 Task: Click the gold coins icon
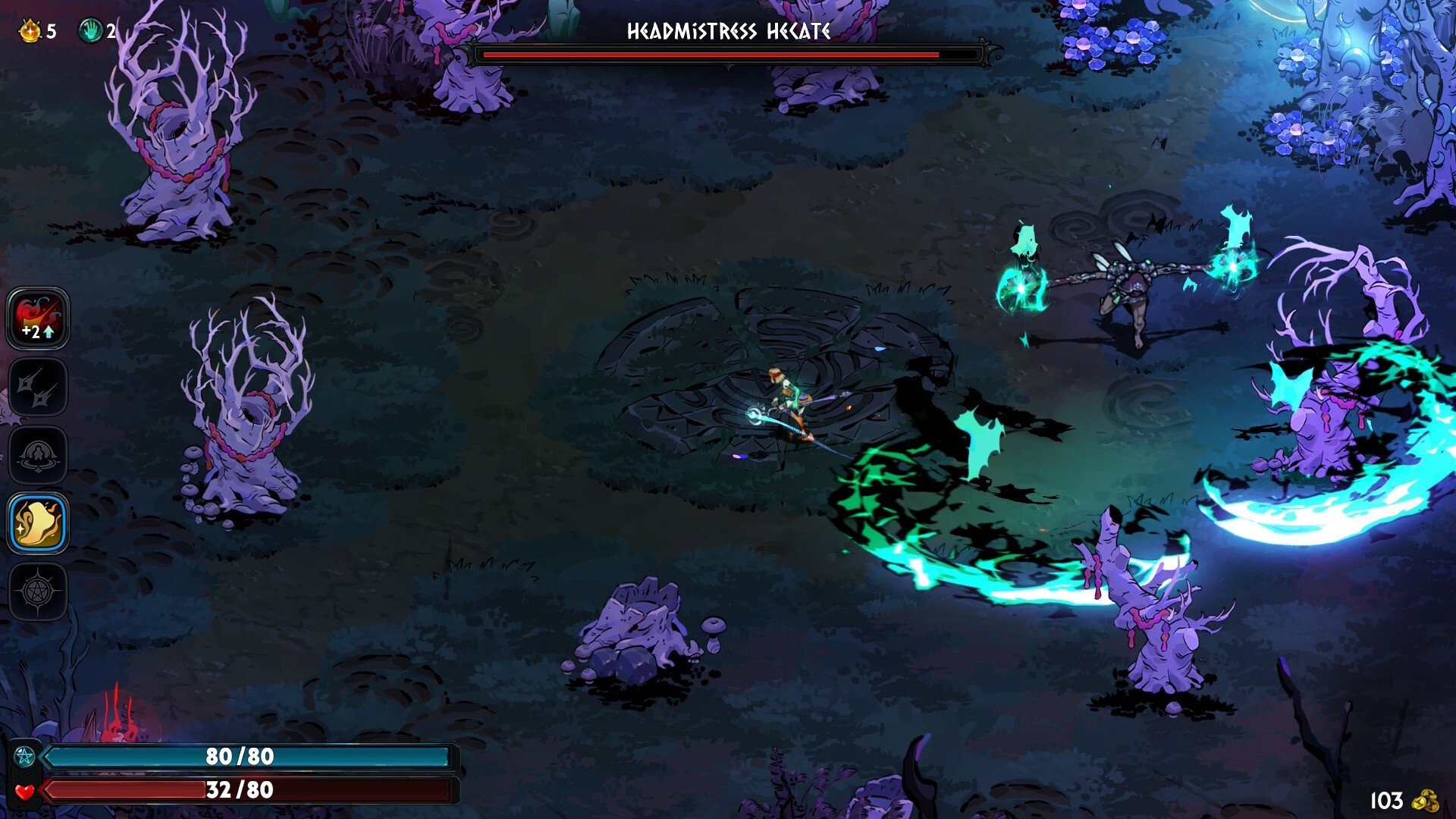tap(1426, 800)
